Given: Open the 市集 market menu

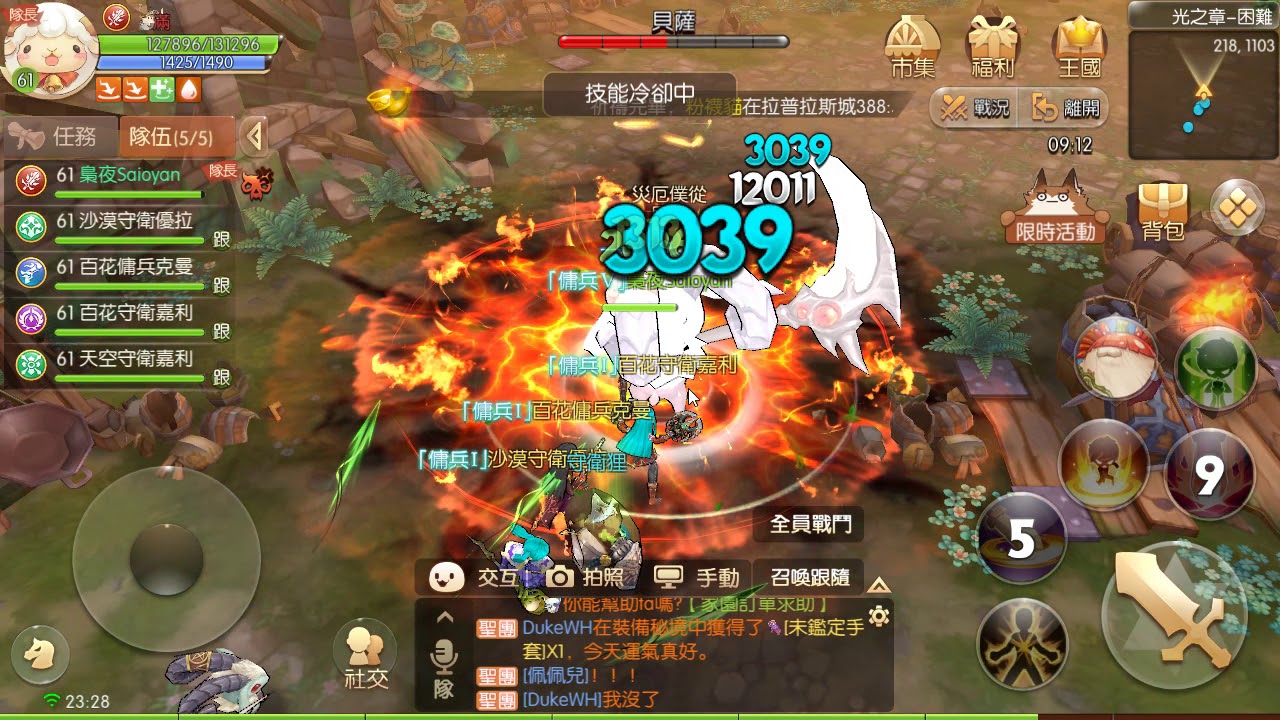Looking at the screenshot, I should click(912, 48).
